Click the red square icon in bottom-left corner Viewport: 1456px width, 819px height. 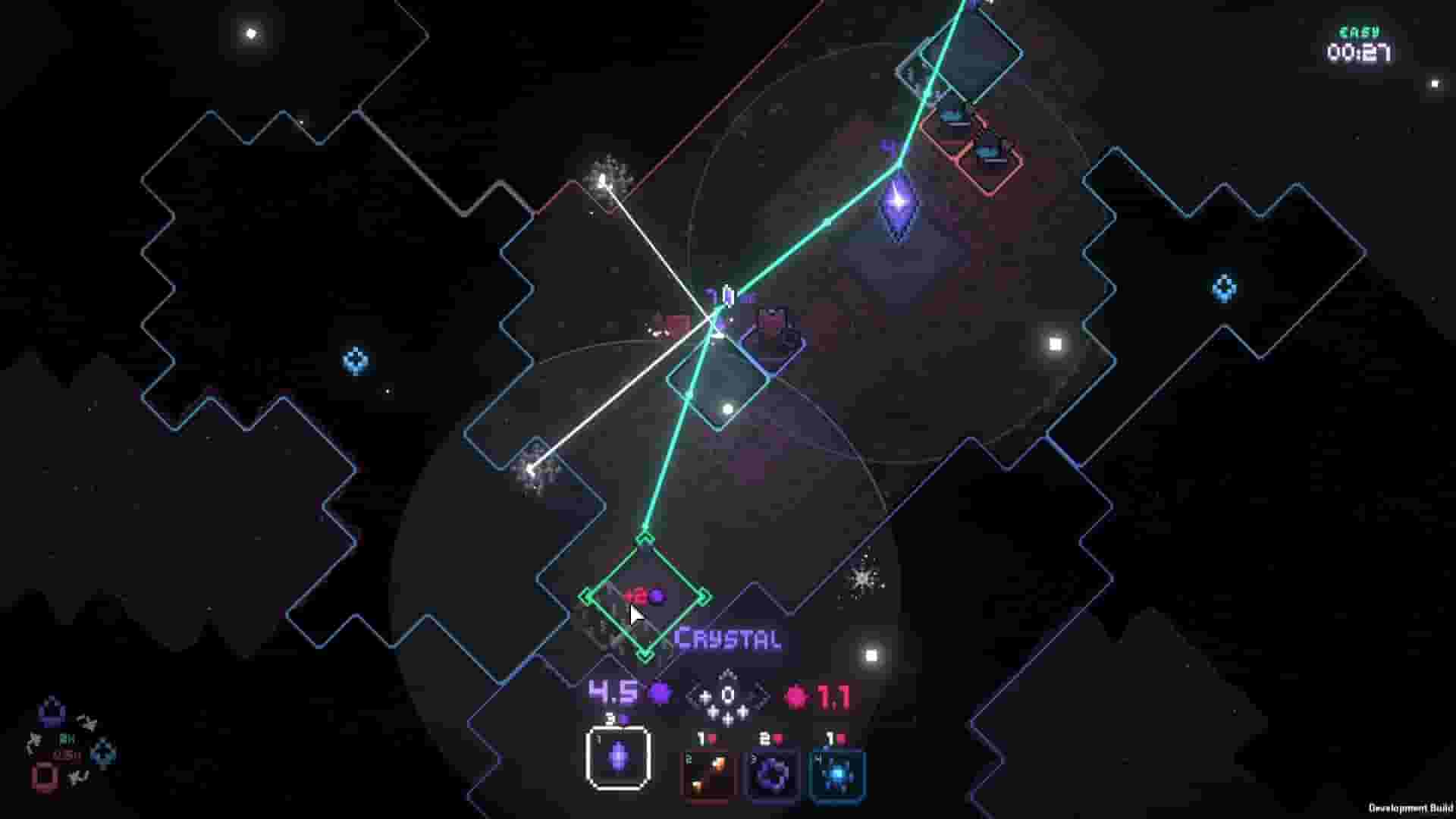click(x=43, y=778)
